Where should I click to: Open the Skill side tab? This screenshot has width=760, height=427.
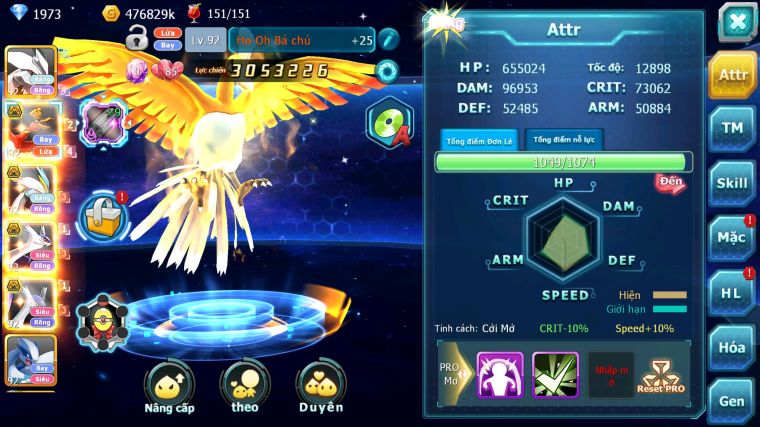click(x=732, y=183)
